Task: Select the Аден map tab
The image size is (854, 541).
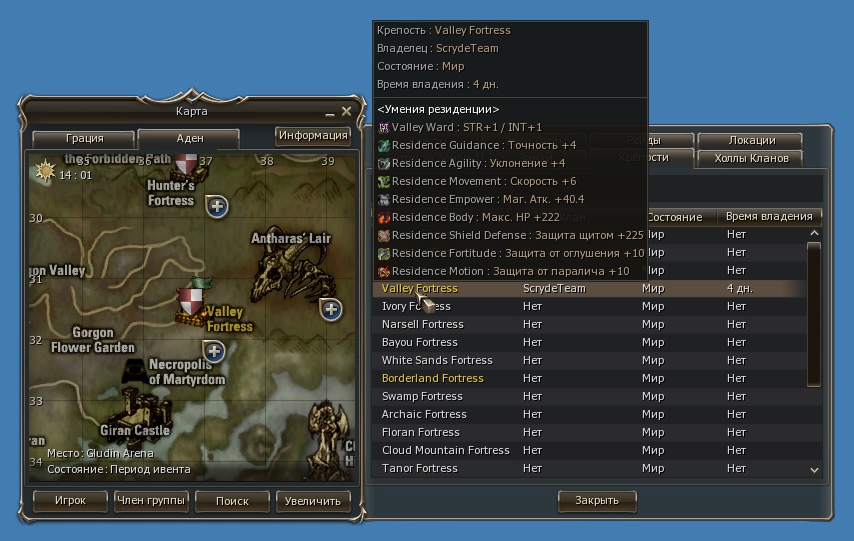Action: [x=189, y=139]
